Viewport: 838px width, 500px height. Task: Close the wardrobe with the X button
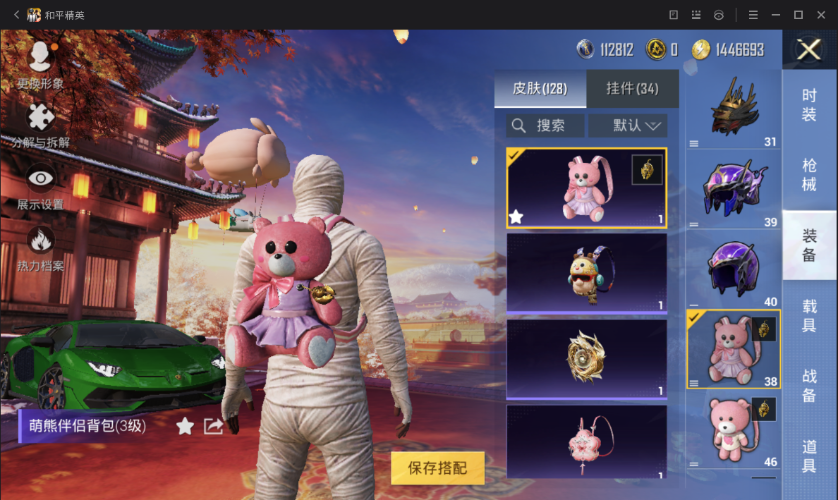pos(808,50)
